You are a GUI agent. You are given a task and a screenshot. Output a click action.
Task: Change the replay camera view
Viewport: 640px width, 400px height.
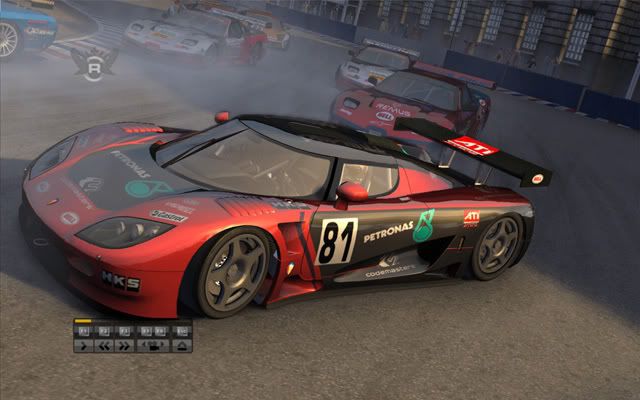click(x=153, y=345)
